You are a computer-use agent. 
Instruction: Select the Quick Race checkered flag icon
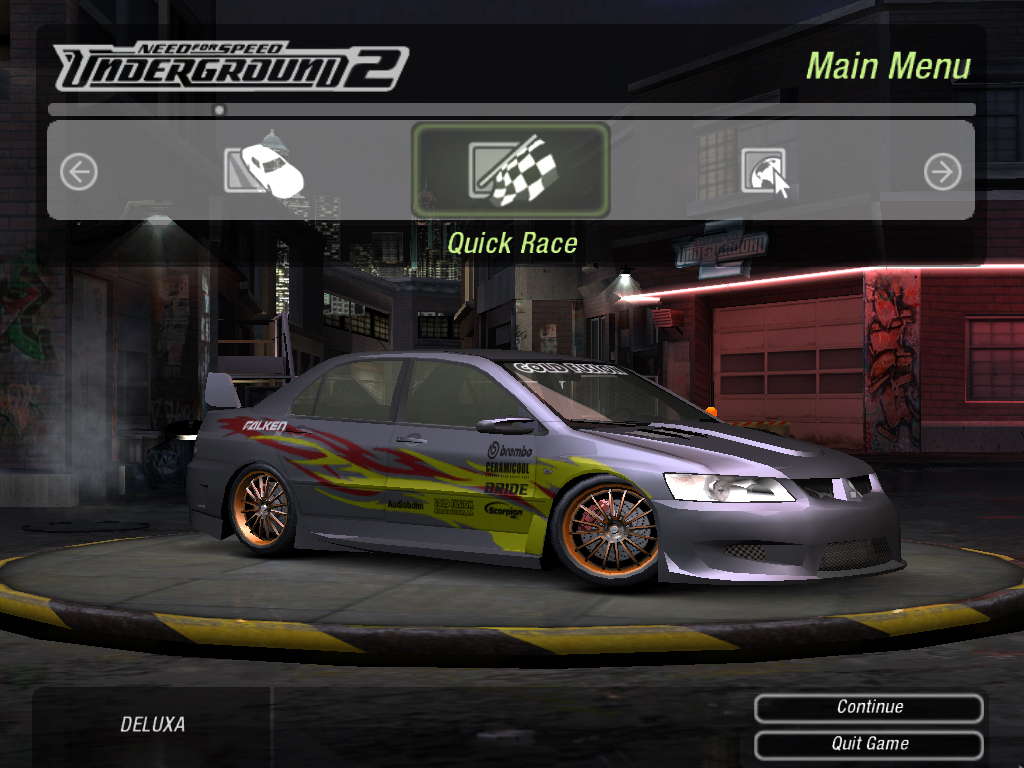pos(511,171)
